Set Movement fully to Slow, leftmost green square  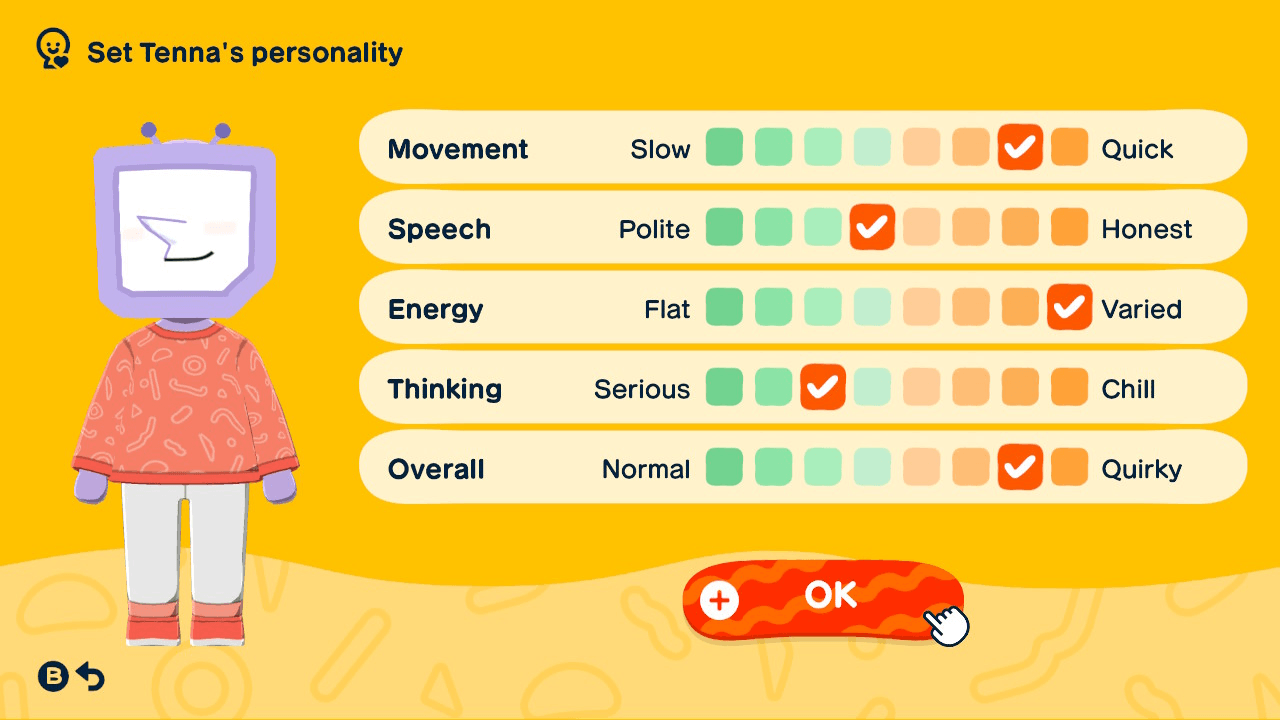724,148
